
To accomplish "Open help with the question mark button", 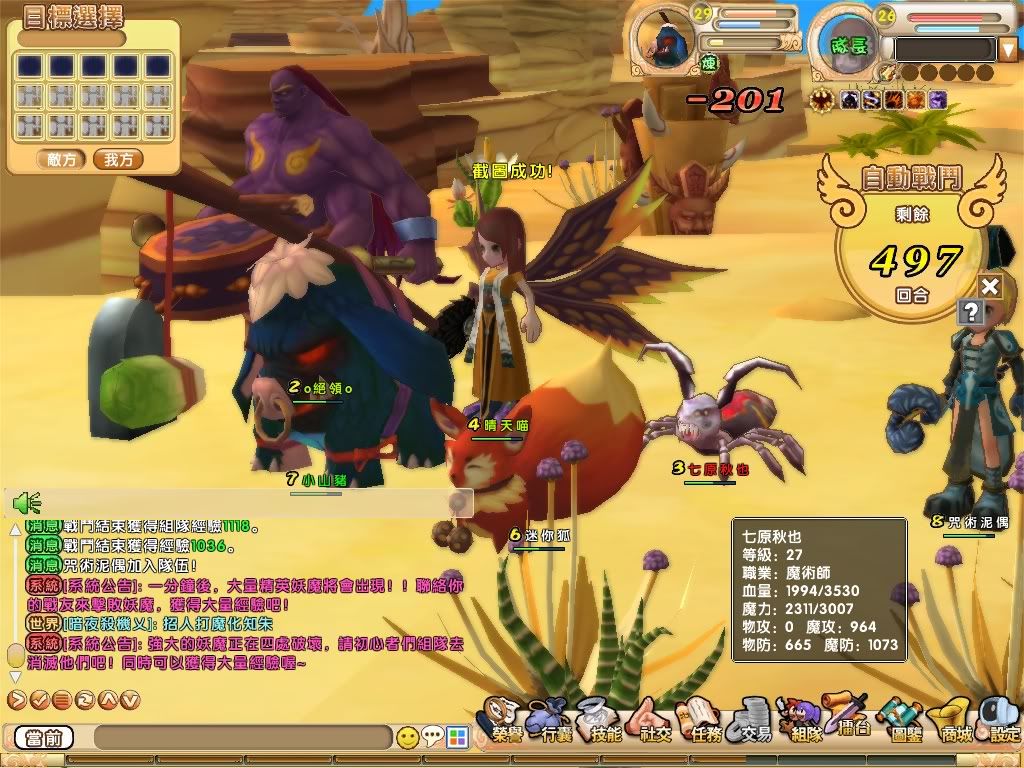I will tap(969, 311).
